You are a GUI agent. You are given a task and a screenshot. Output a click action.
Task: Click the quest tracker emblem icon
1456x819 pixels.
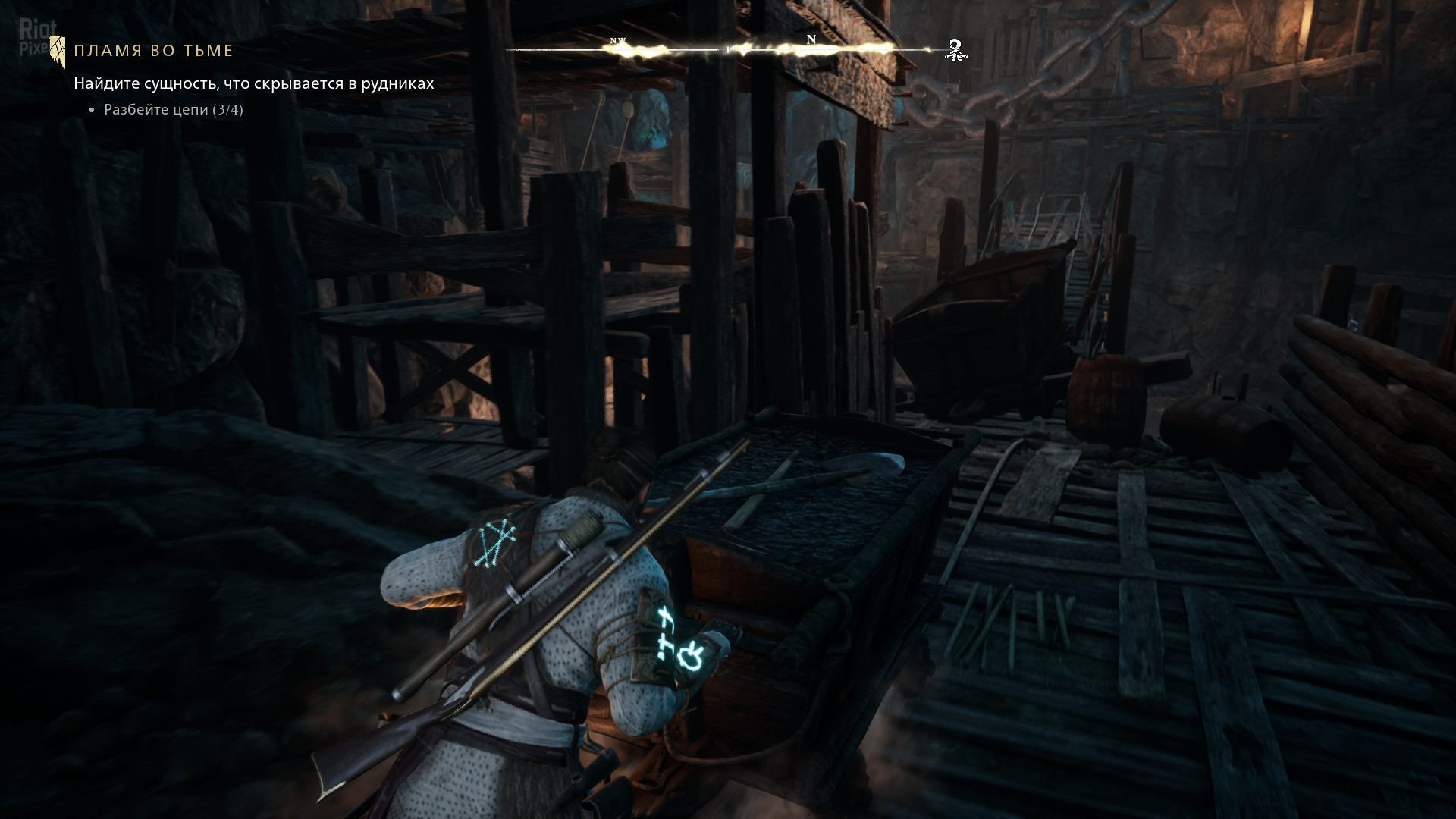(x=55, y=49)
